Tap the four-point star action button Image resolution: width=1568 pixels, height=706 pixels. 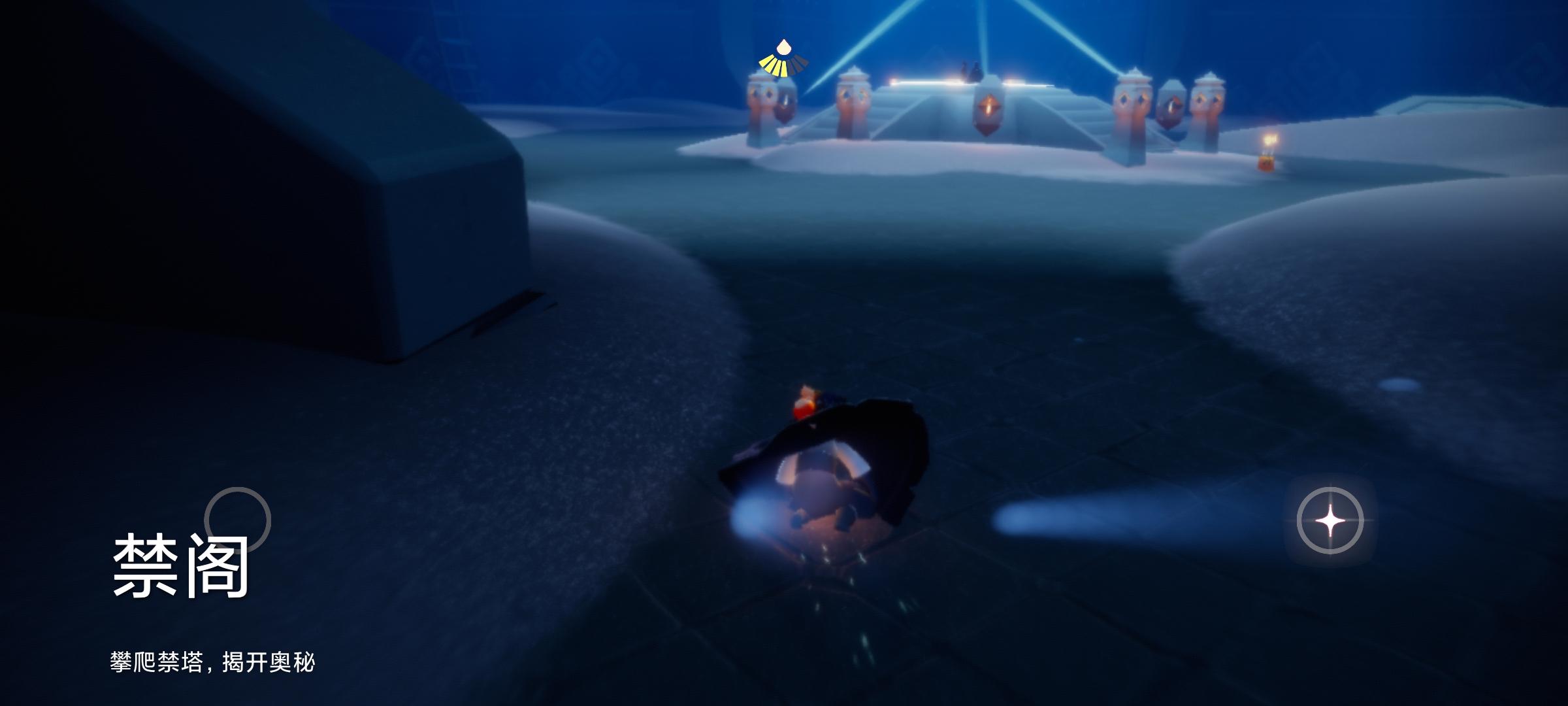click(1330, 520)
